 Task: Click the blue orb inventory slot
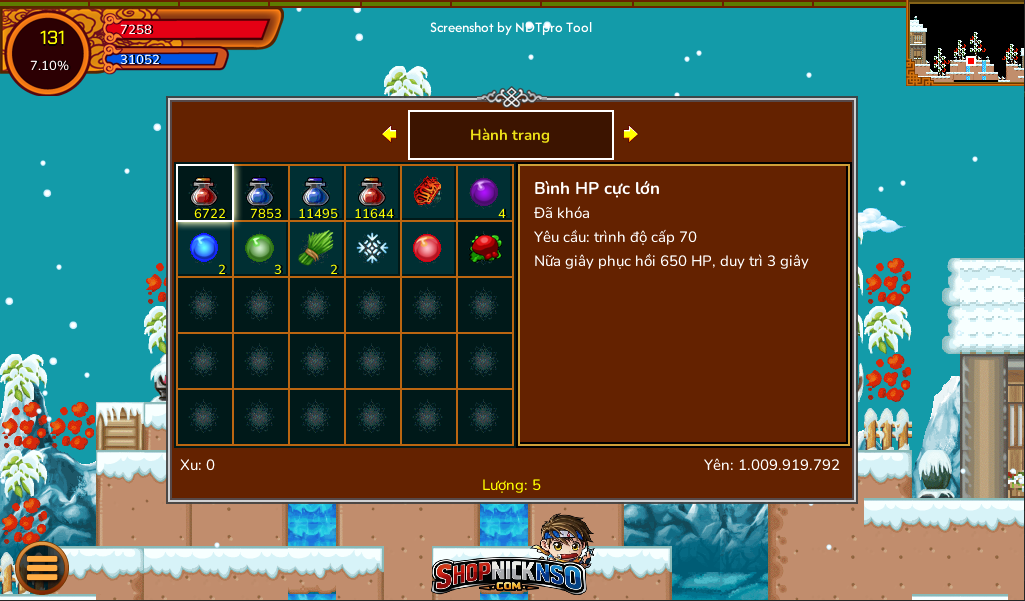[x=205, y=248]
